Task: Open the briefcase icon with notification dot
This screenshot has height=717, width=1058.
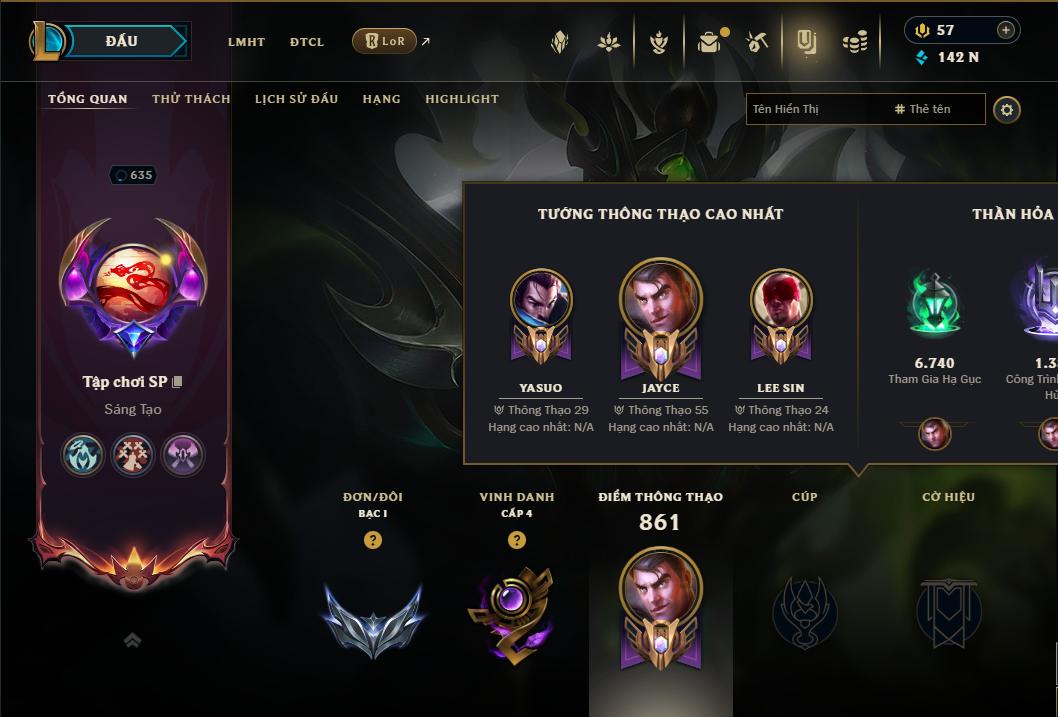Action: (x=709, y=42)
